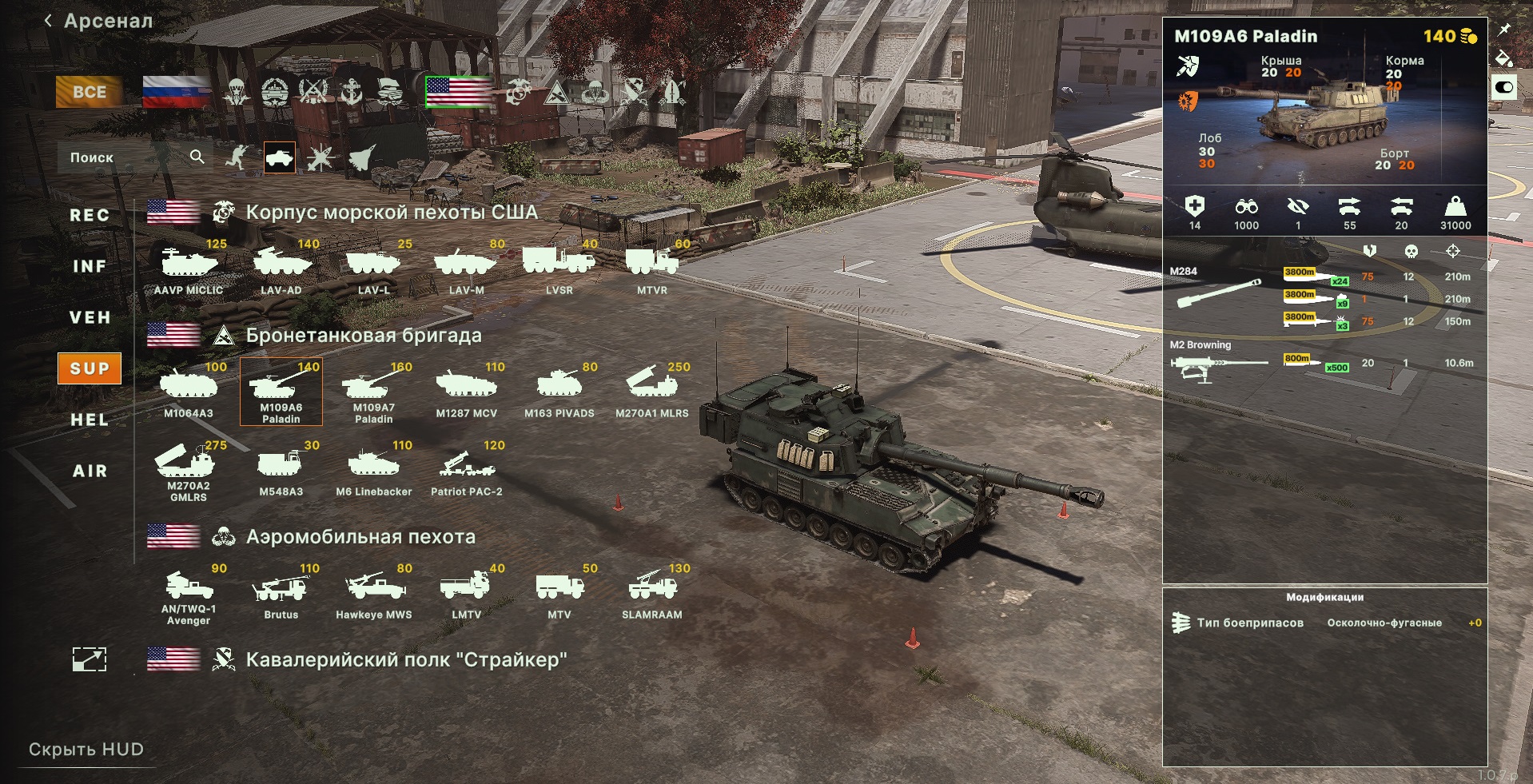1533x784 pixels.
Task: Select the M270A1 MLRS unit
Action: click(652, 389)
